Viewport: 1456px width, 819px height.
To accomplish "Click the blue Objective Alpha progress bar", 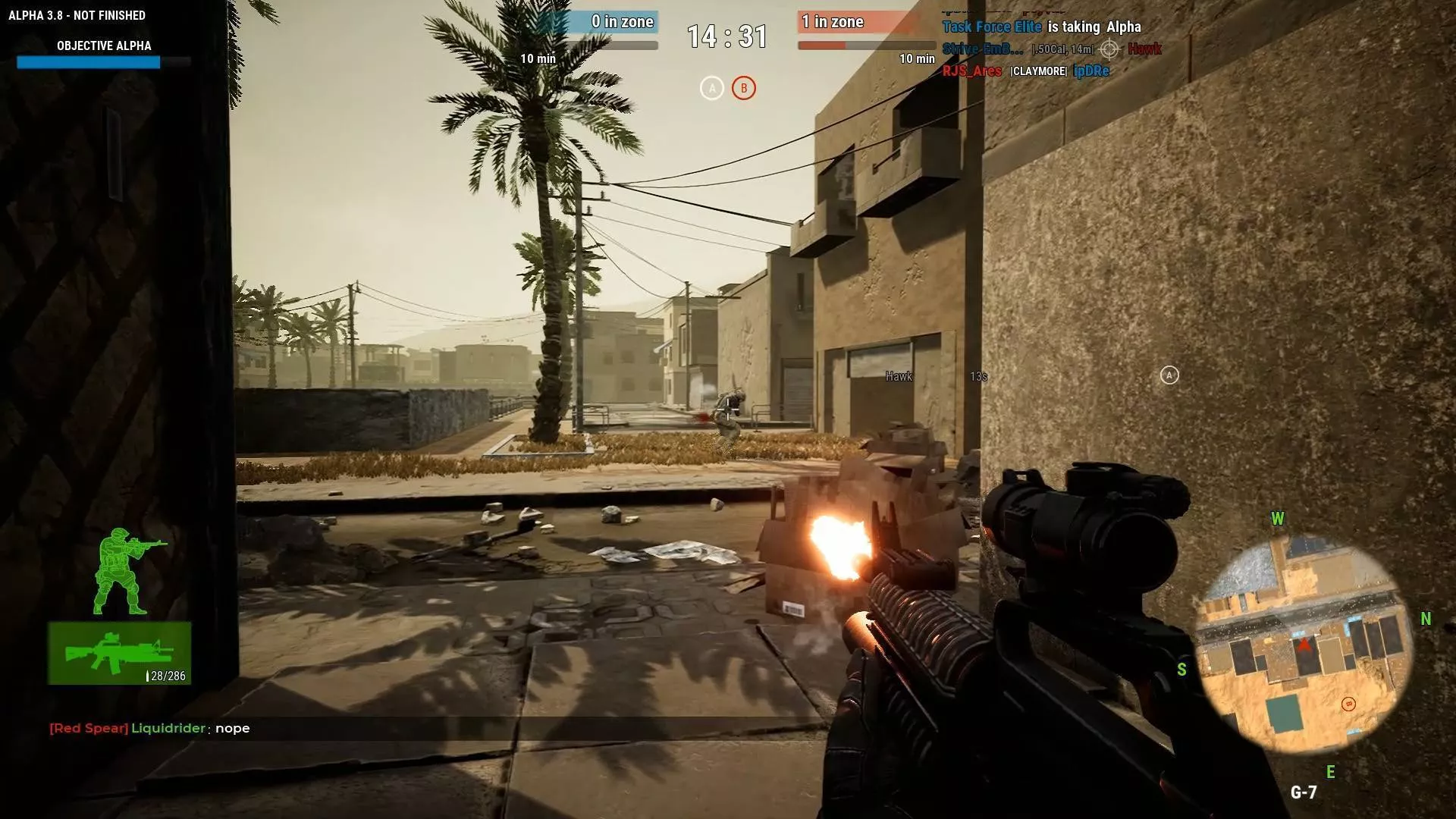I will coord(88,63).
